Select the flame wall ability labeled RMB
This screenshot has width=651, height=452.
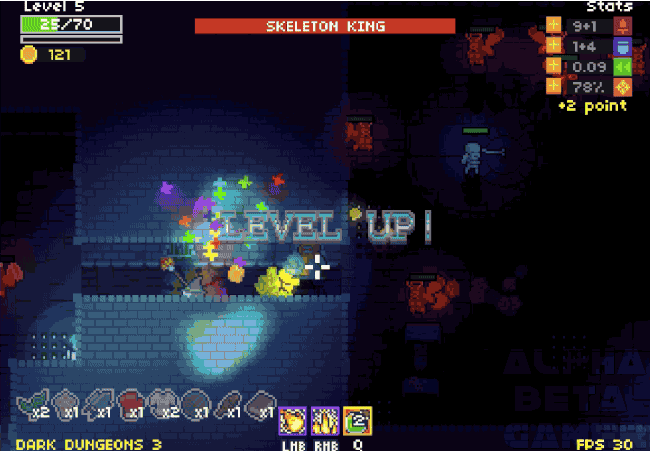pos(324,420)
